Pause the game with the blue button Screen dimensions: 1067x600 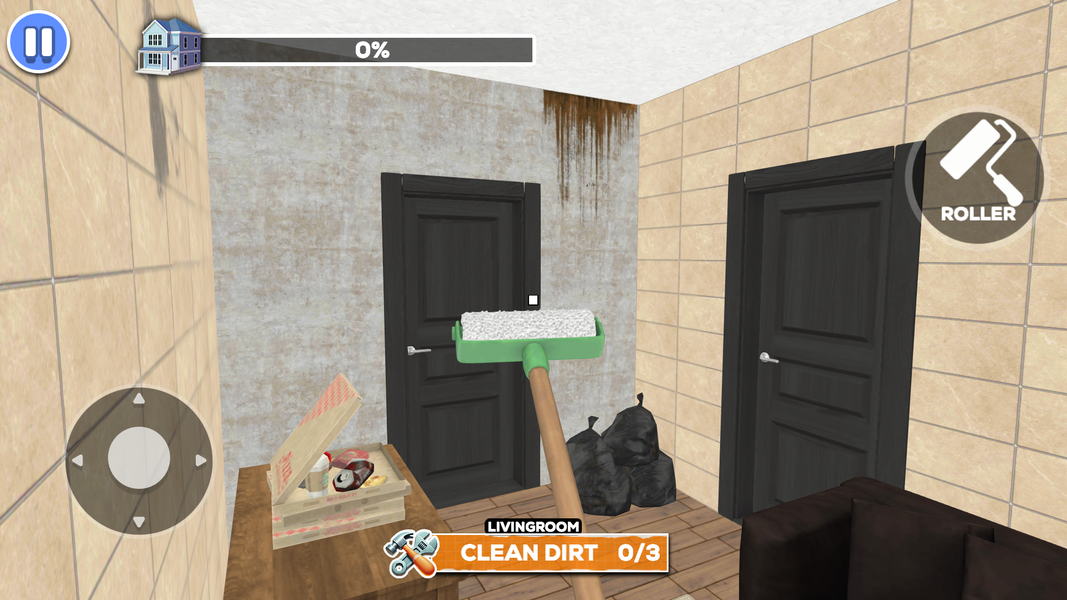point(38,43)
